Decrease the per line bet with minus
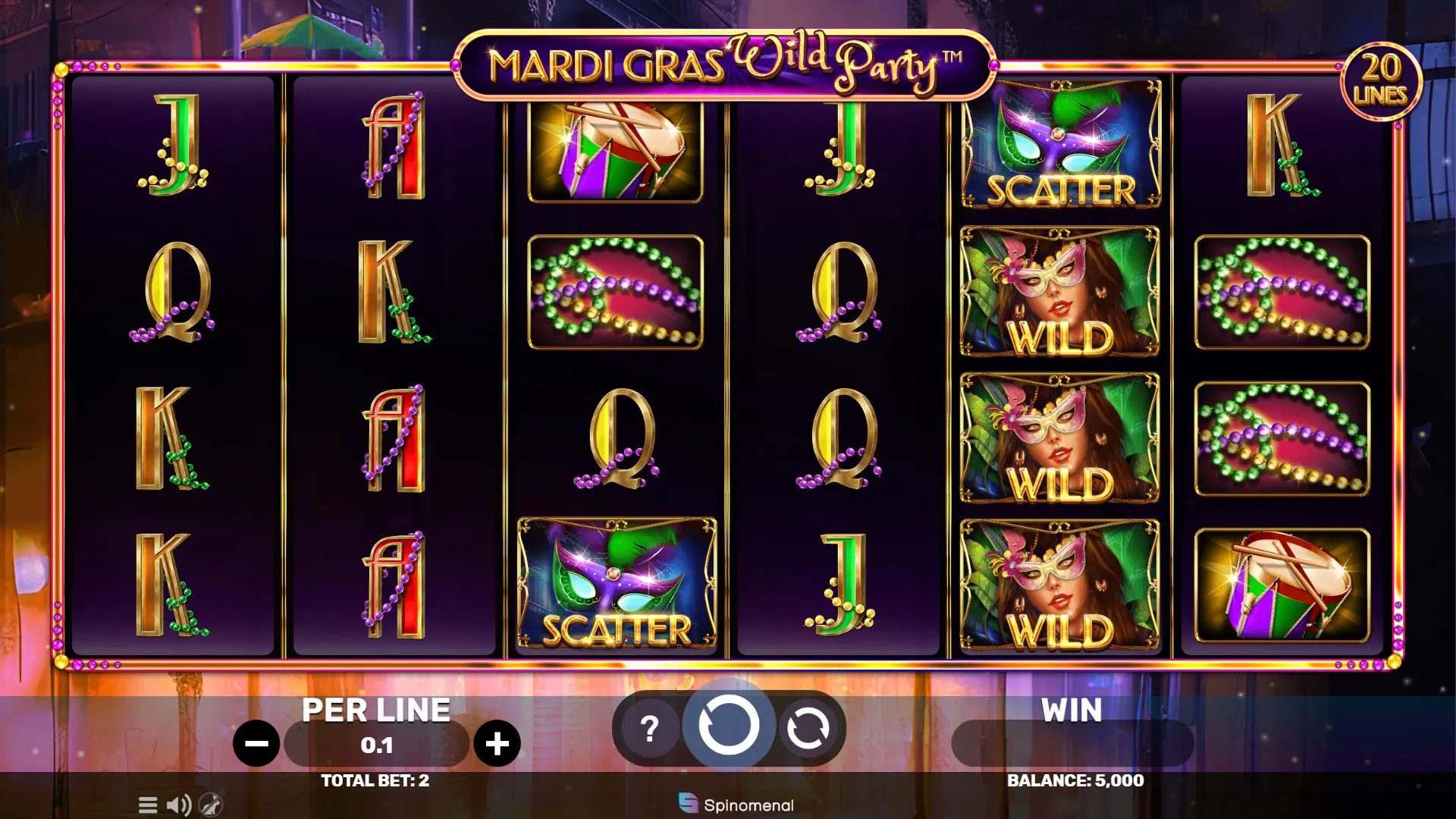This screenshot has height=819, width=1456. point(256,744)
